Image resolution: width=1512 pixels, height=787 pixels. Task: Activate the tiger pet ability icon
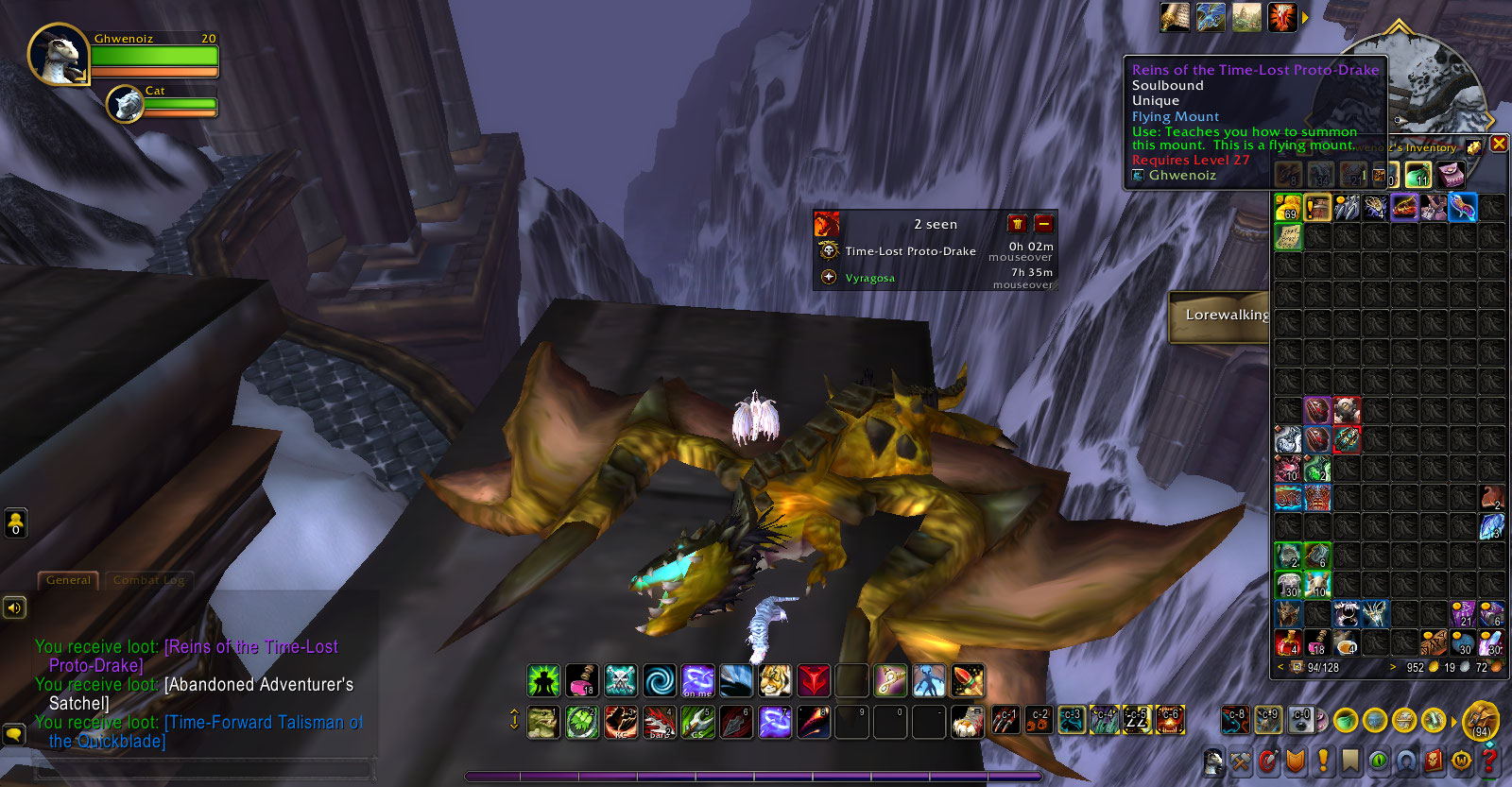775,680
